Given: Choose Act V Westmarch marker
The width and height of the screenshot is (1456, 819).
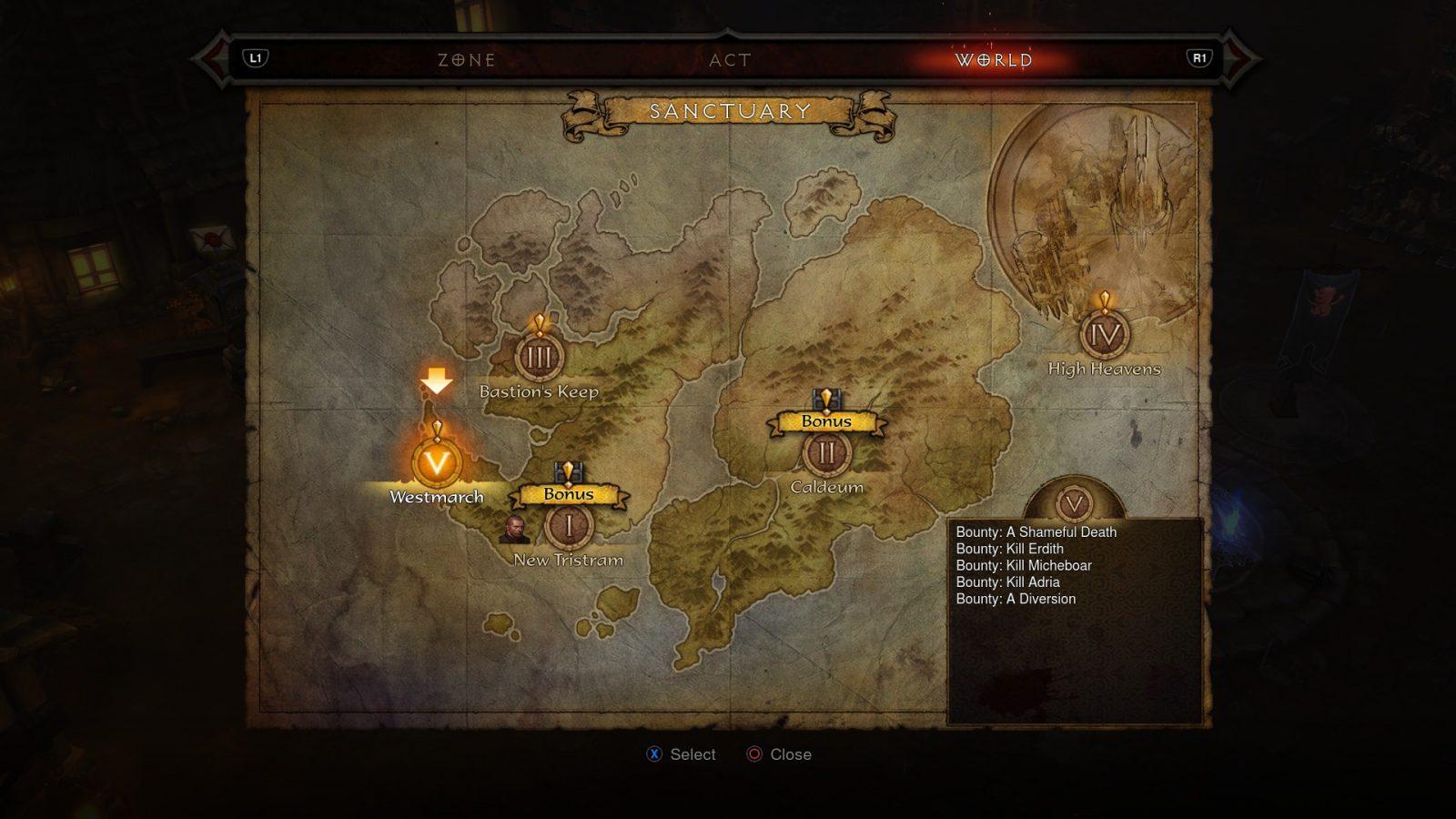Looking at the screenshot, I should pyautogui.click(x=437, y=463).
